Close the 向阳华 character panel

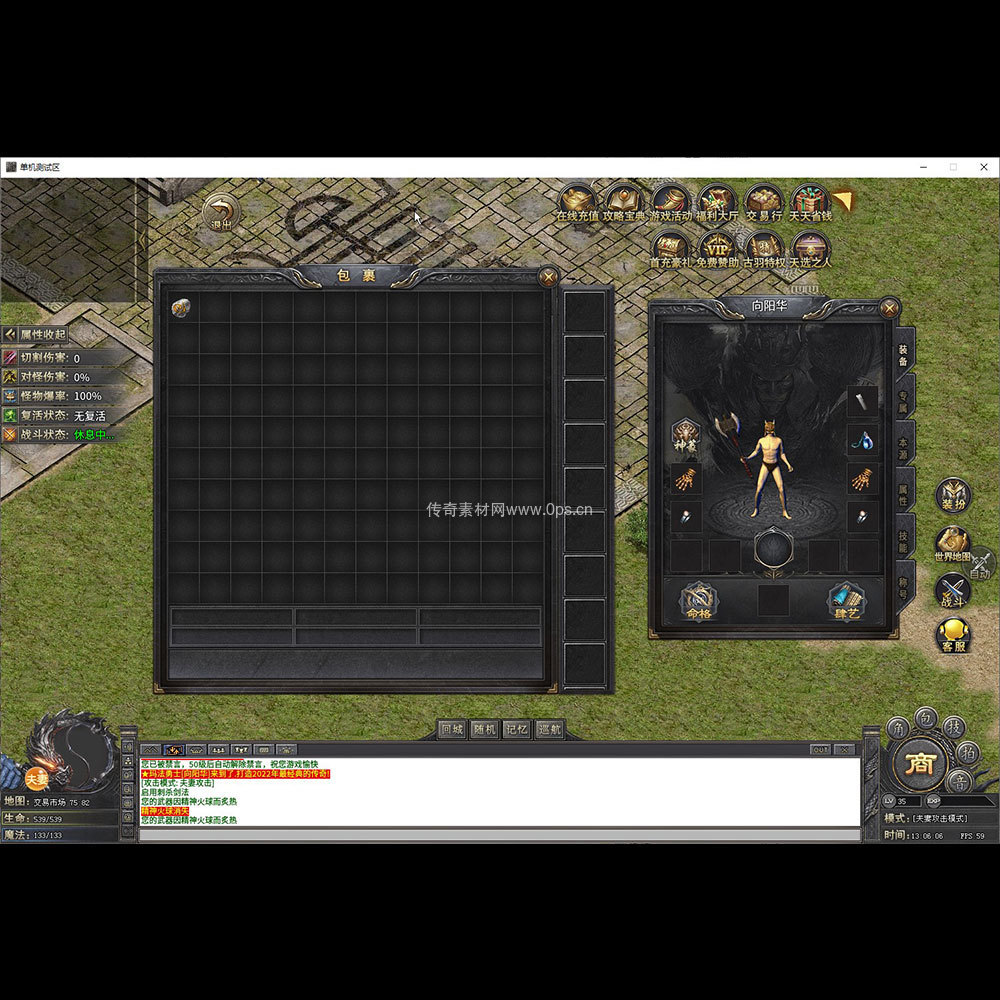click(889, 308)
